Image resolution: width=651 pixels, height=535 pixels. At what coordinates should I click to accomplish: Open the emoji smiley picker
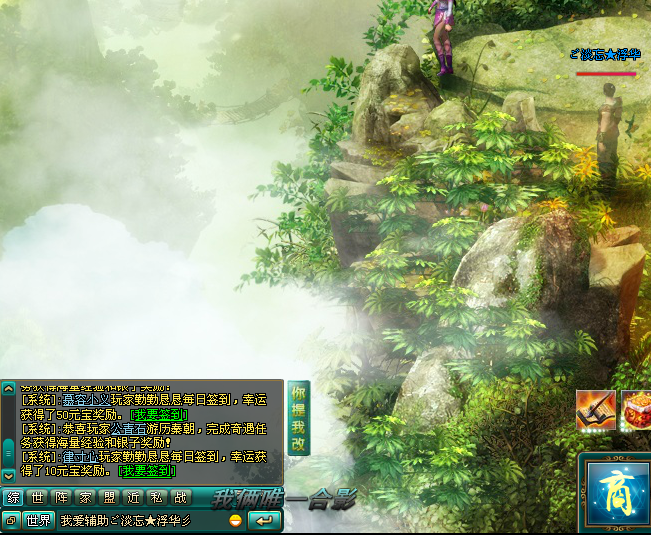(x=235, y=520)
